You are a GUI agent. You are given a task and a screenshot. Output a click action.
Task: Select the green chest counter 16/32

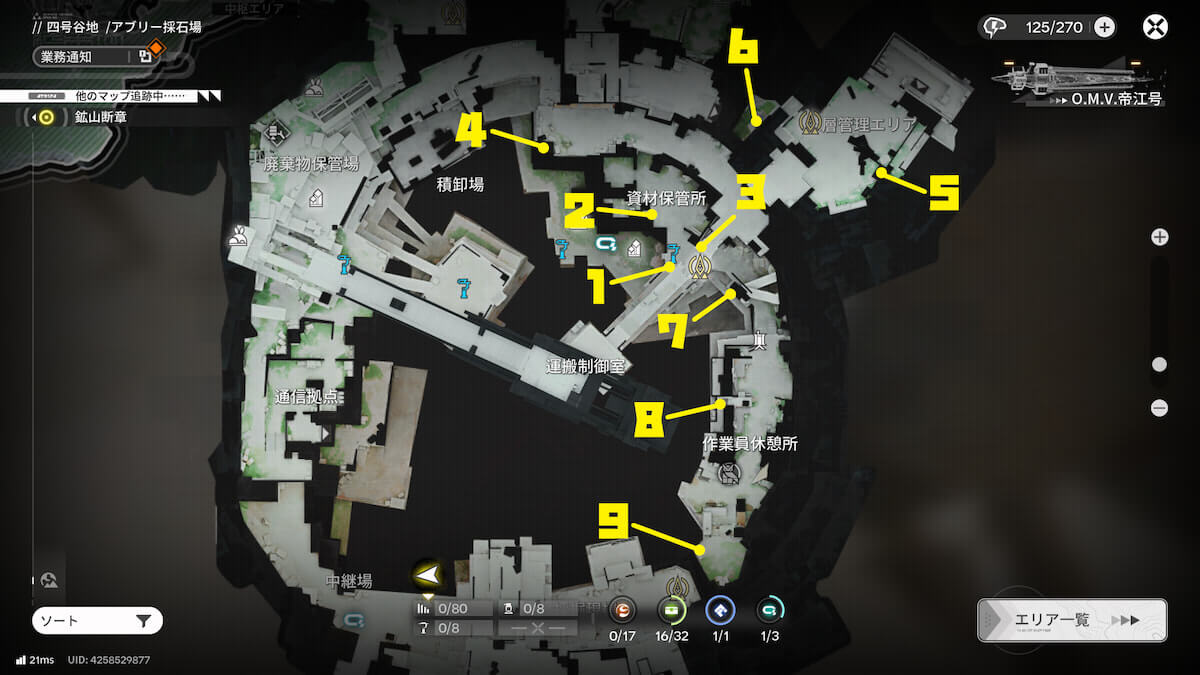coord(670,610)
